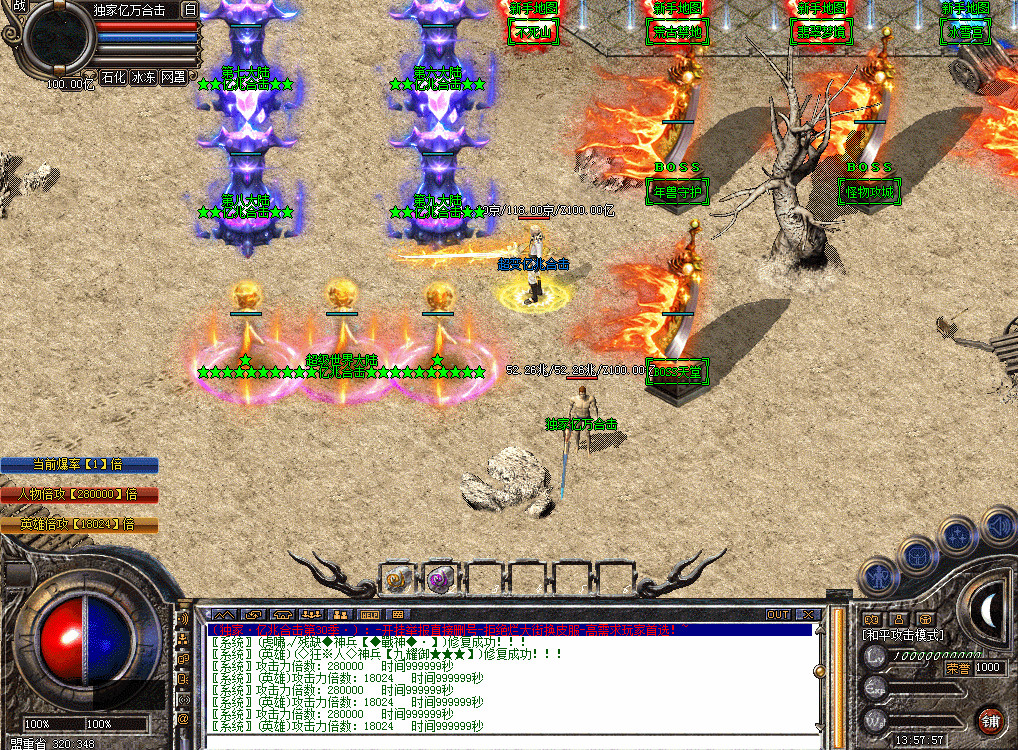This screenshot has width=1018, height=750.
Task: Click the 网罩 status button
Action: [173, 77]
